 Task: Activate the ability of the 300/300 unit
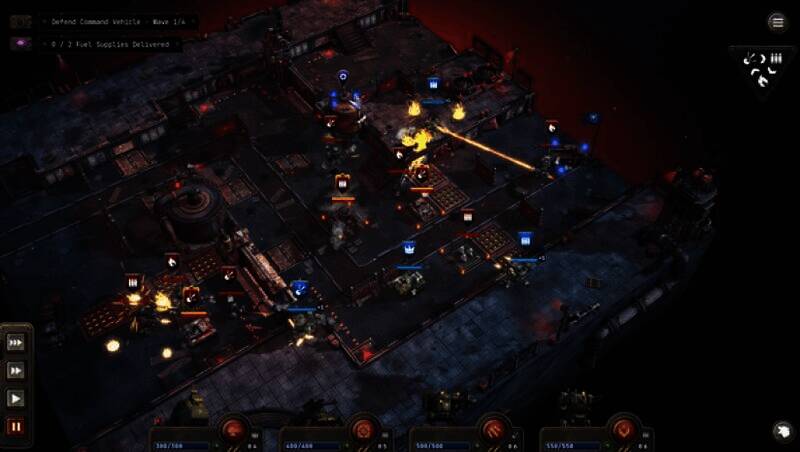(235, 429)
